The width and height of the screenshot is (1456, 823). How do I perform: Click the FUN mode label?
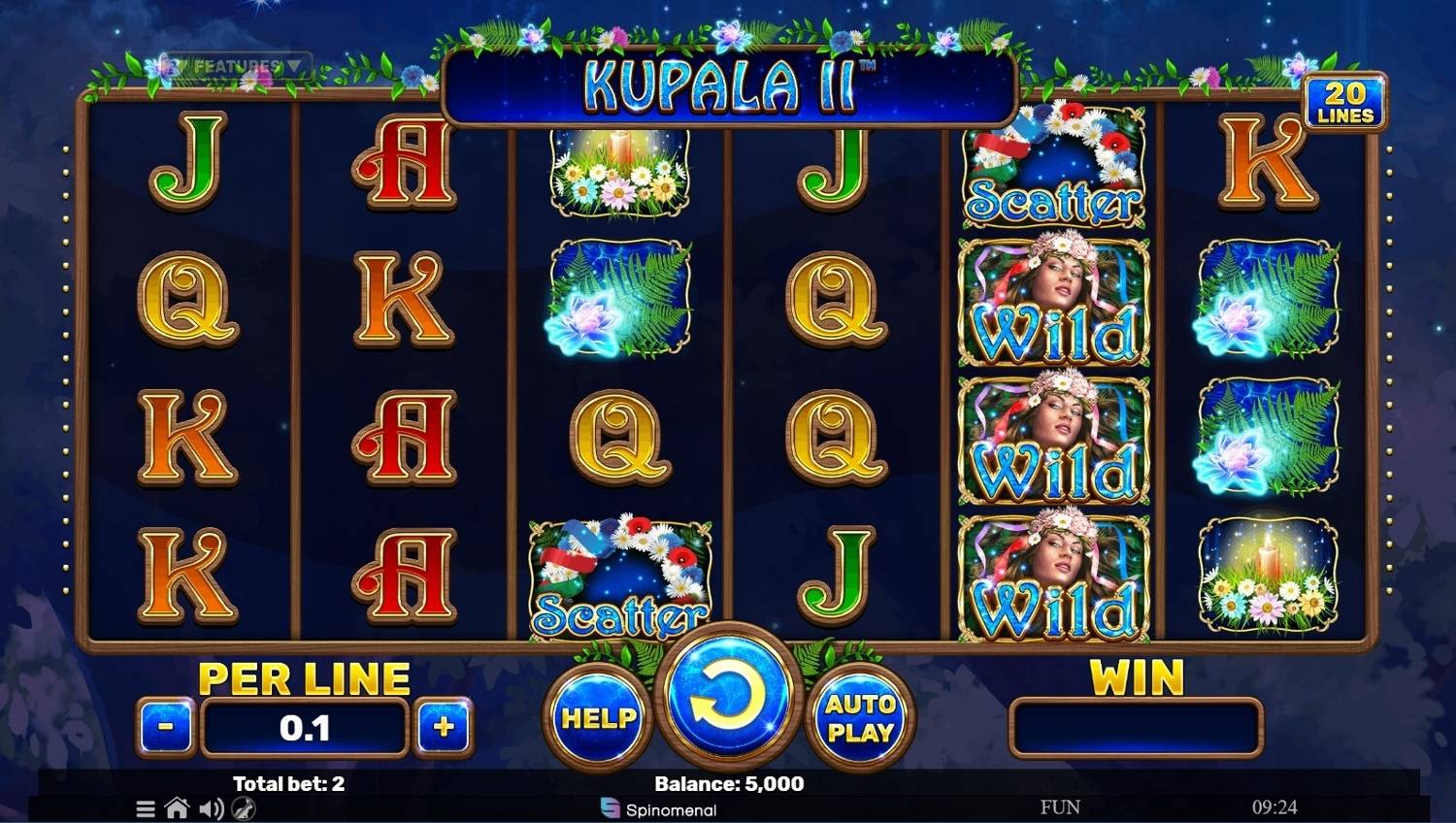coord(1060,807)
